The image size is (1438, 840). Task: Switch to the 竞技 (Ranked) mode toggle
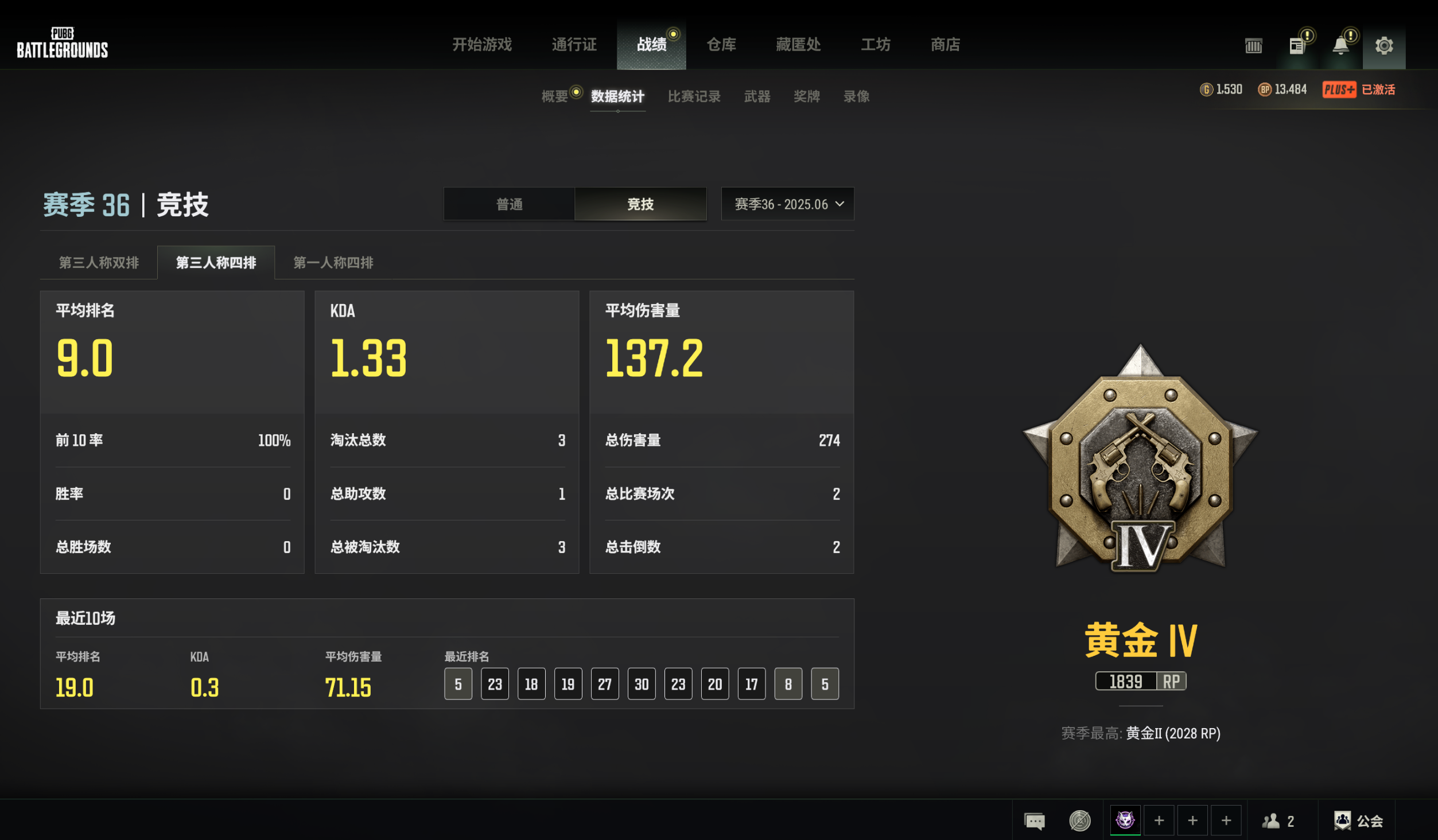tap(640, 204)
